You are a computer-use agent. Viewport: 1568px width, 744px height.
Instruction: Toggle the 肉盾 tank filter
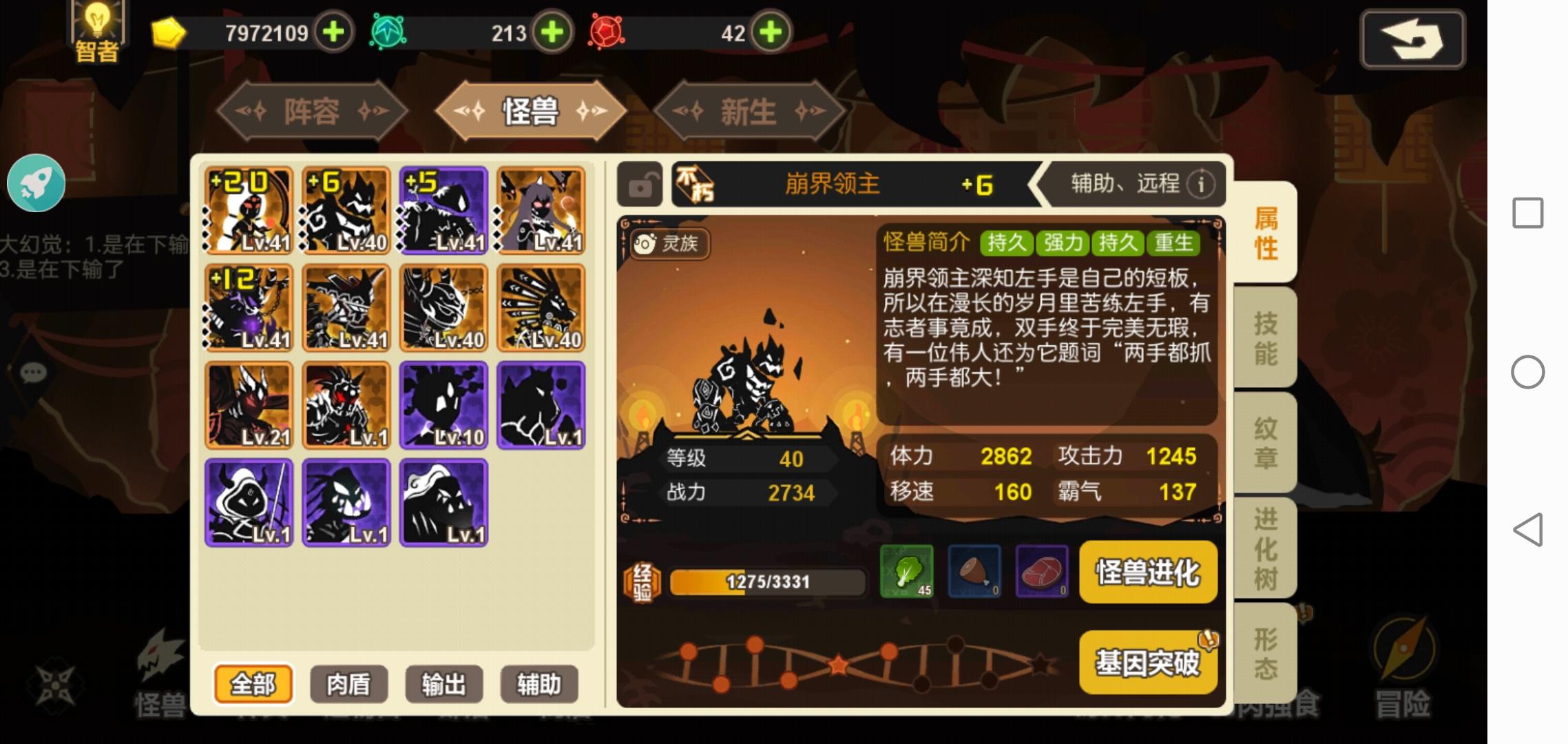tap(348, 684)
